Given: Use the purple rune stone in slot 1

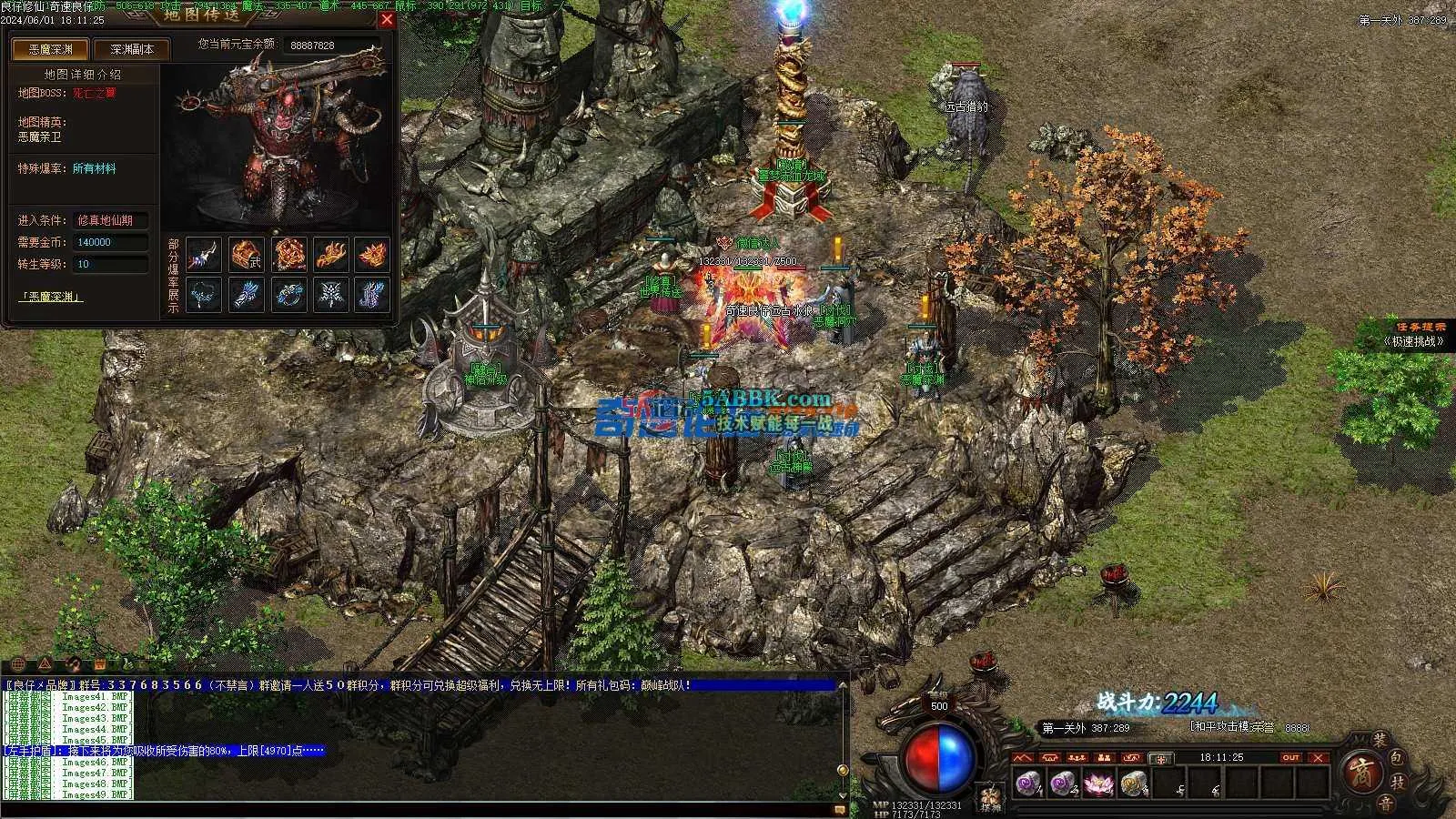Looking at the screenshot, I should tap(1028, 783).
